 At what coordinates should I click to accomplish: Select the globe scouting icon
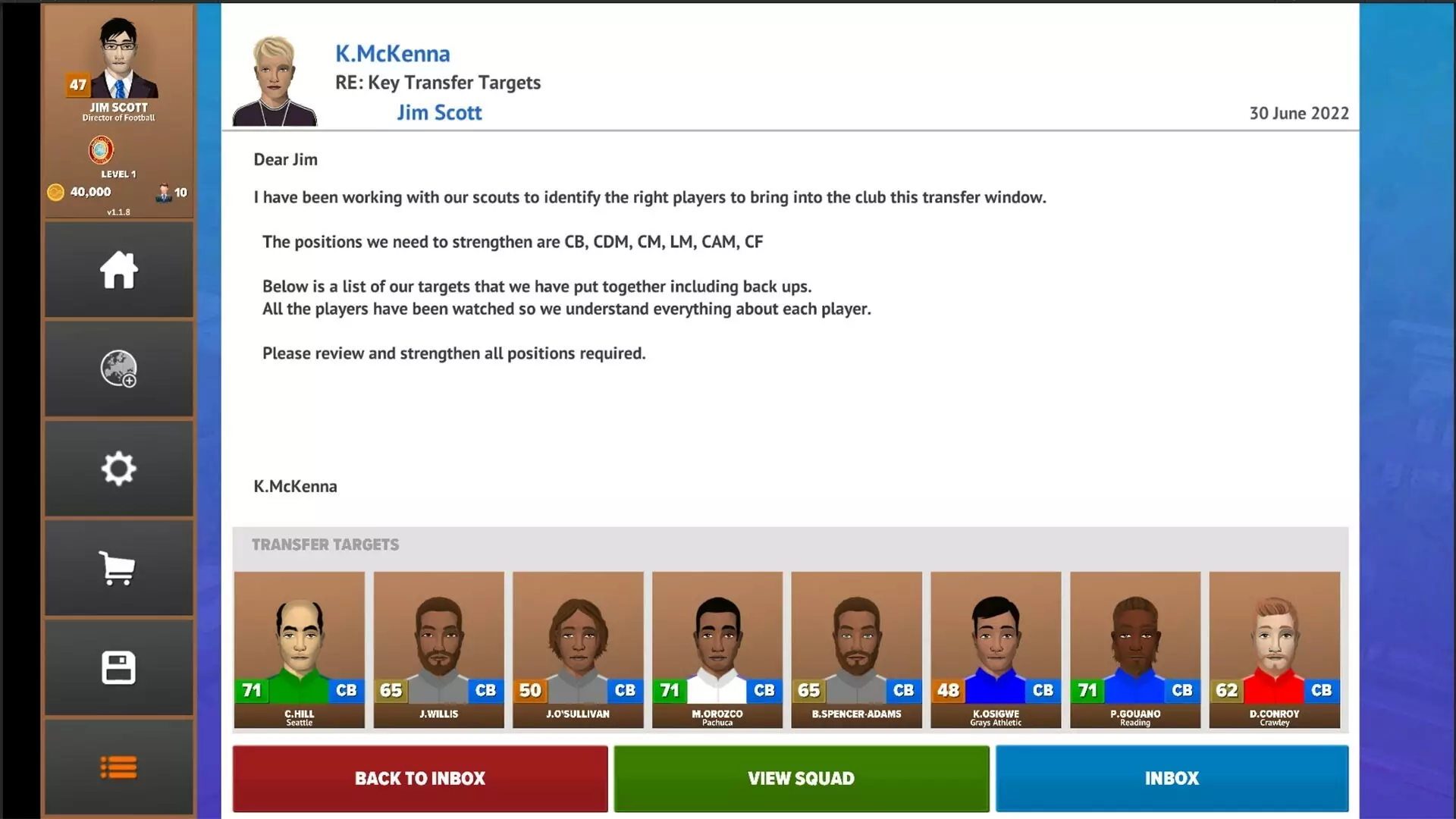(x=118, y=369)
